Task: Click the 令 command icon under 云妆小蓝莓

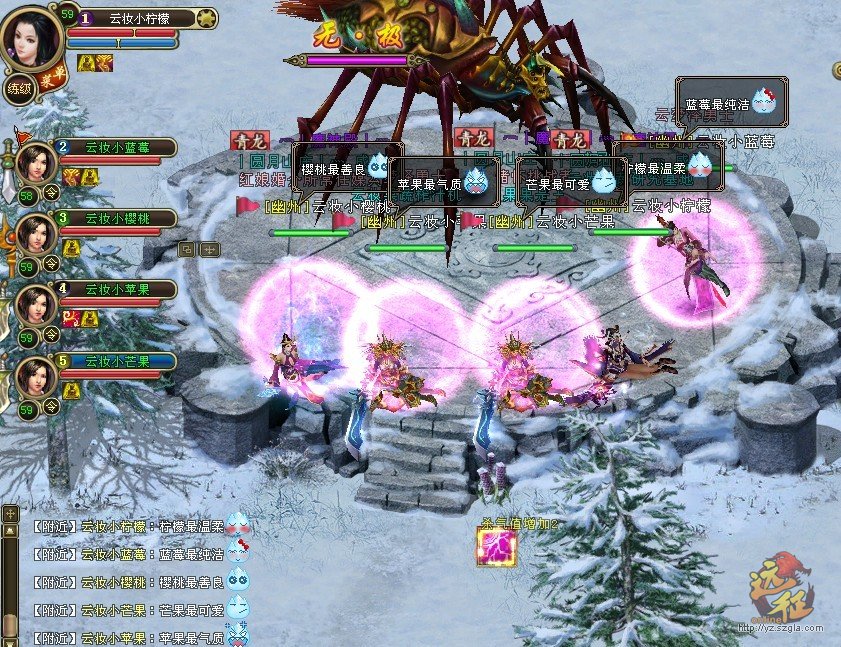Action: (x=52, y=196)
